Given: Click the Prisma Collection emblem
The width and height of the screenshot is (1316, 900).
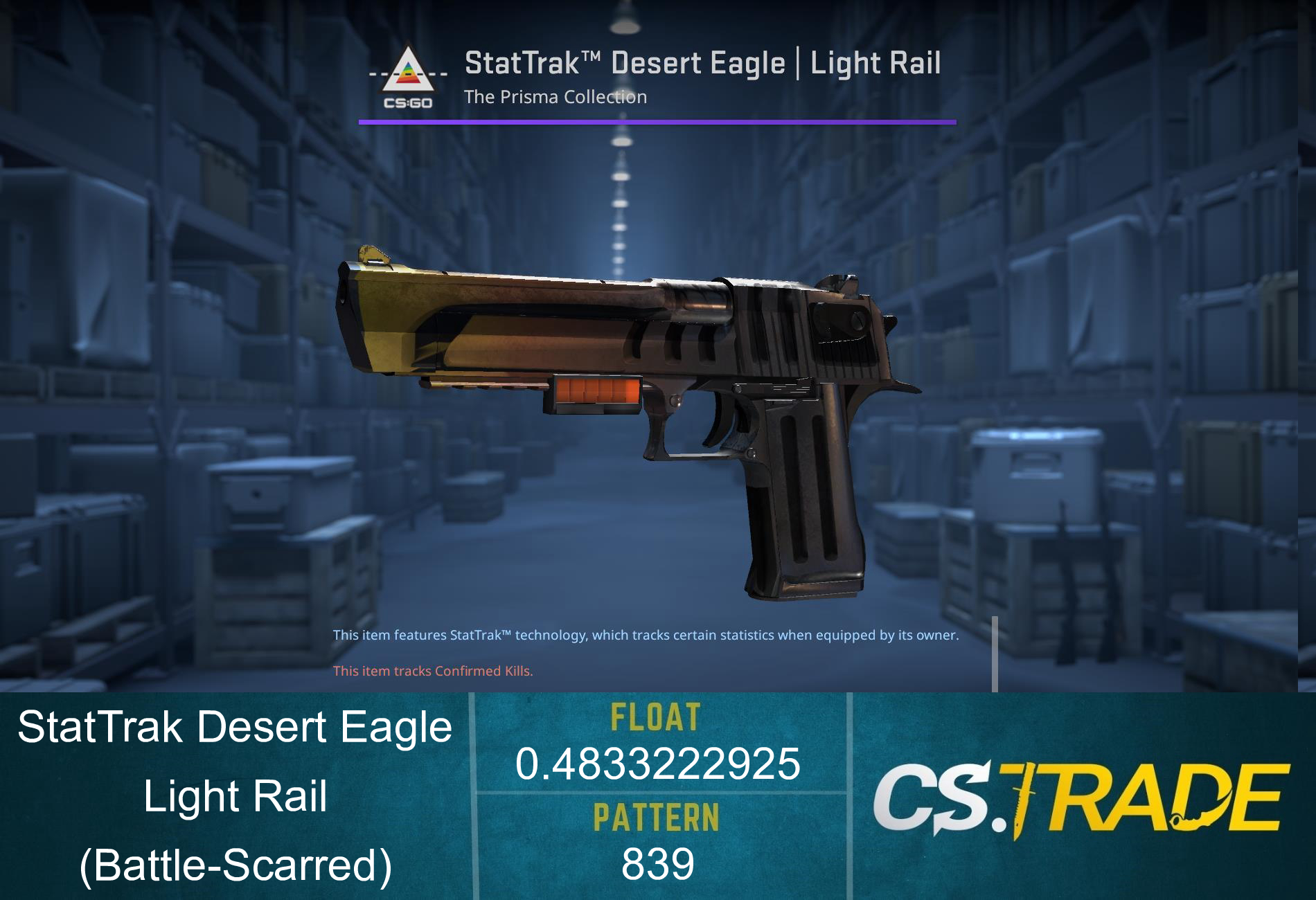Looking at the screenshot, I should (x=409, y=69).
